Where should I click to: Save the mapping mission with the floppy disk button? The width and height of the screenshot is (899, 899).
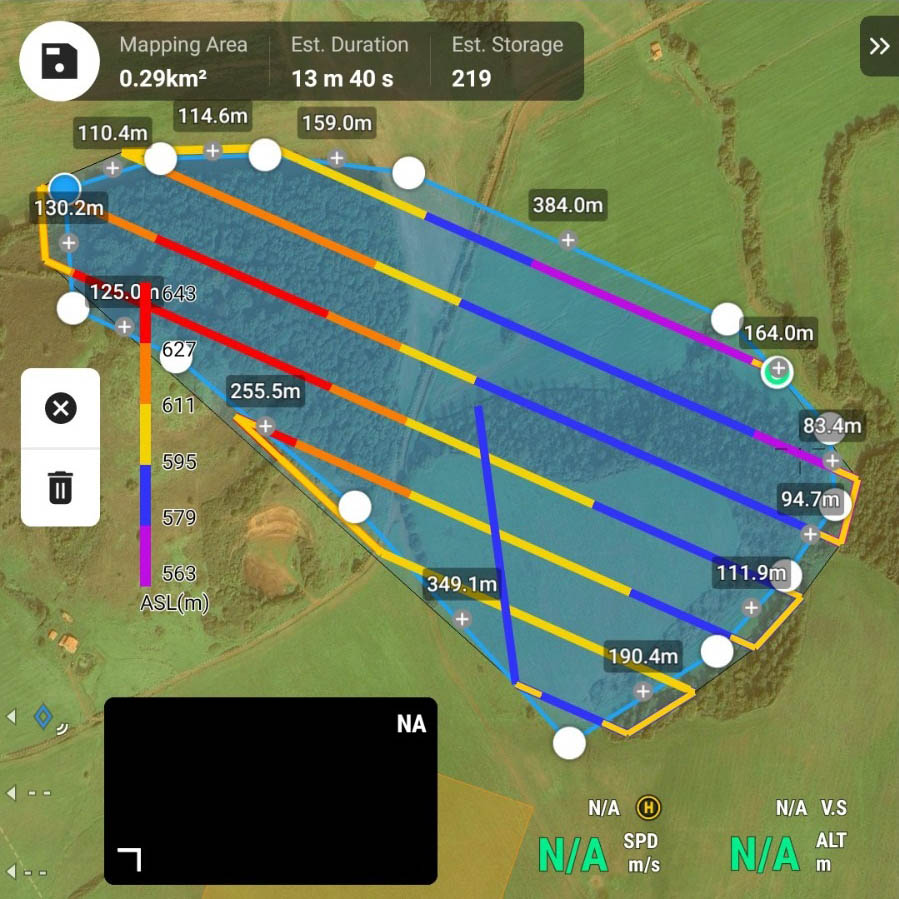[59, 60]
